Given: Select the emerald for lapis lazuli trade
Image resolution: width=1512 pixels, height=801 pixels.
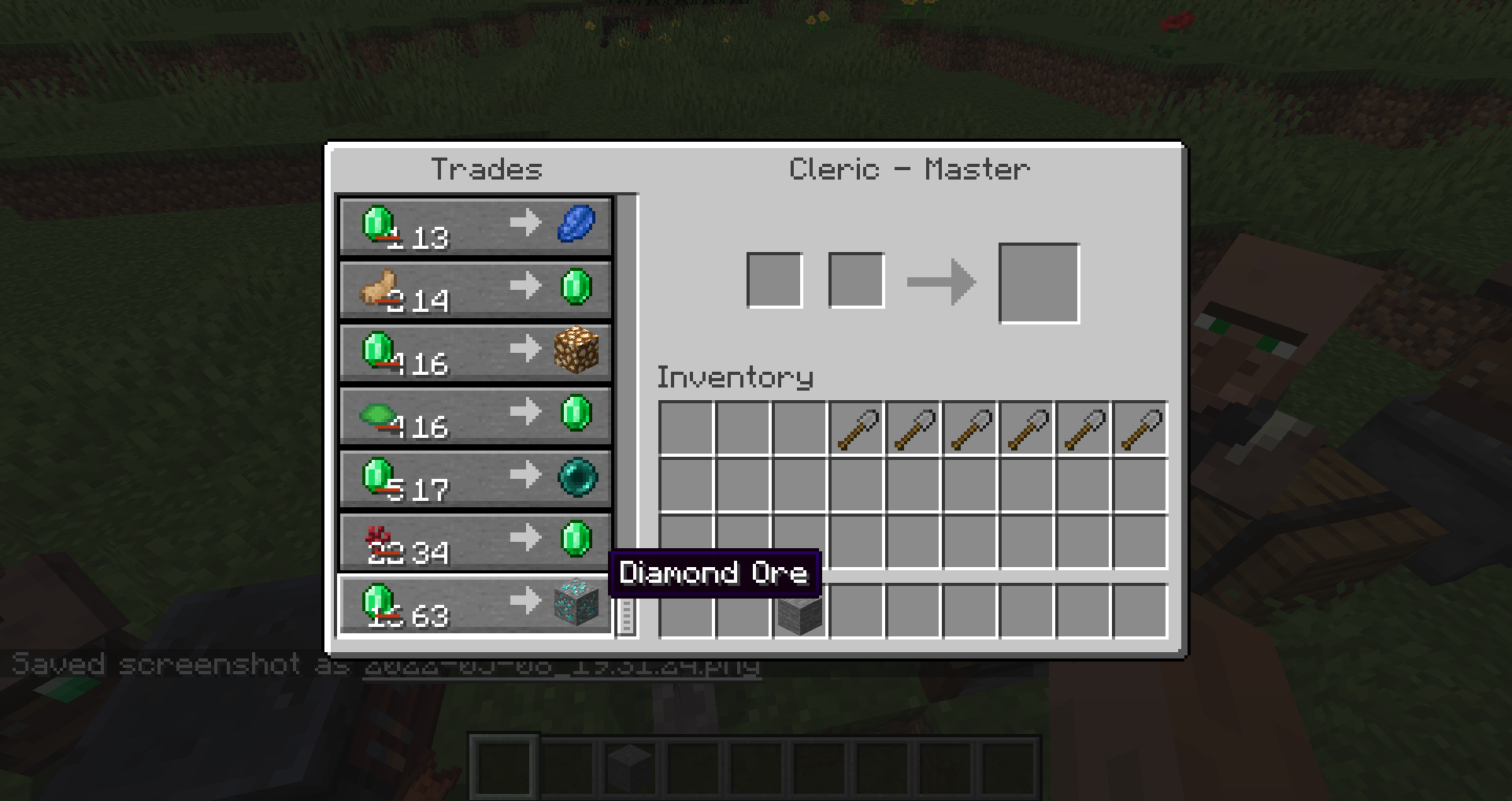Looking at the screenshot, I should coord(475,227).
